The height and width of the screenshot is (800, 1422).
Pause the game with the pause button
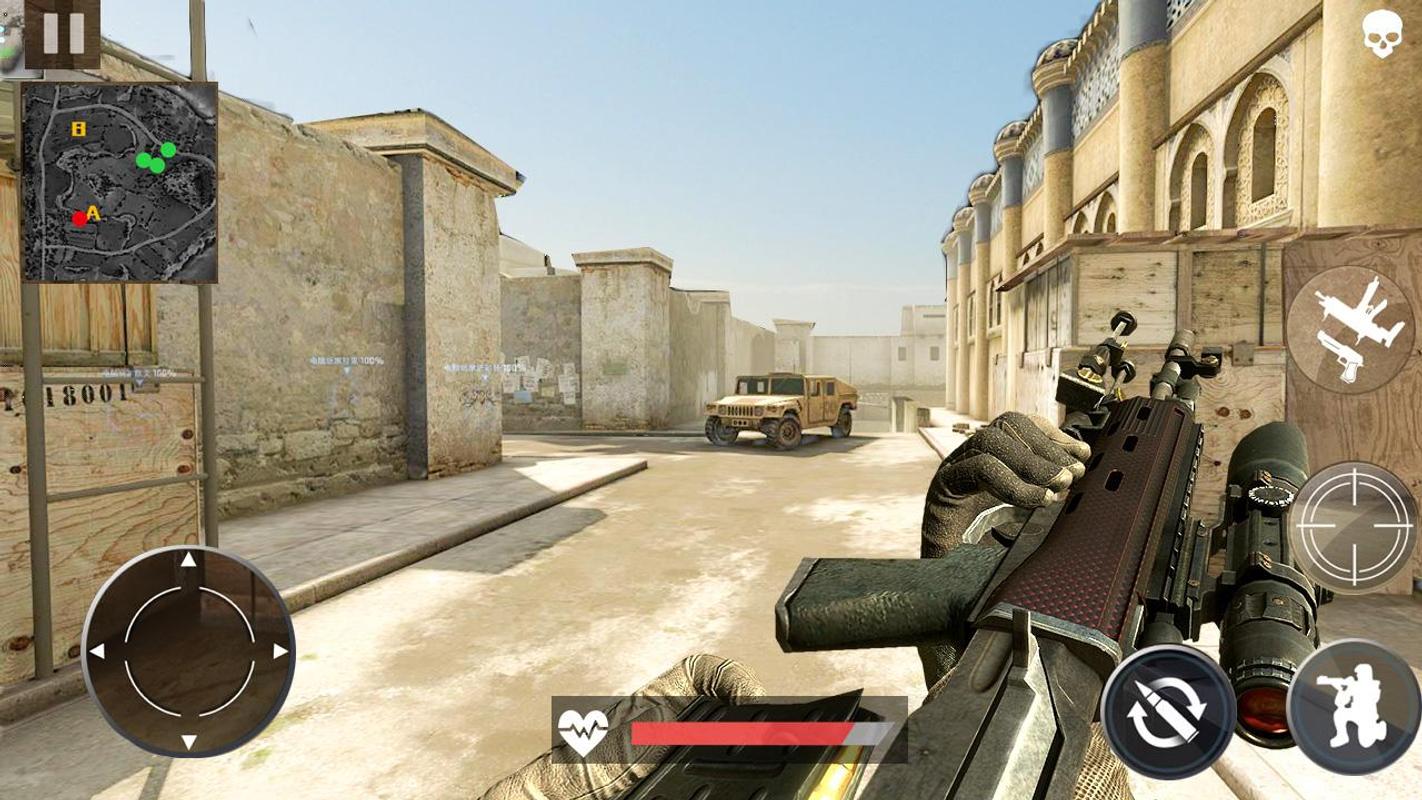click(x=62, y=33)
